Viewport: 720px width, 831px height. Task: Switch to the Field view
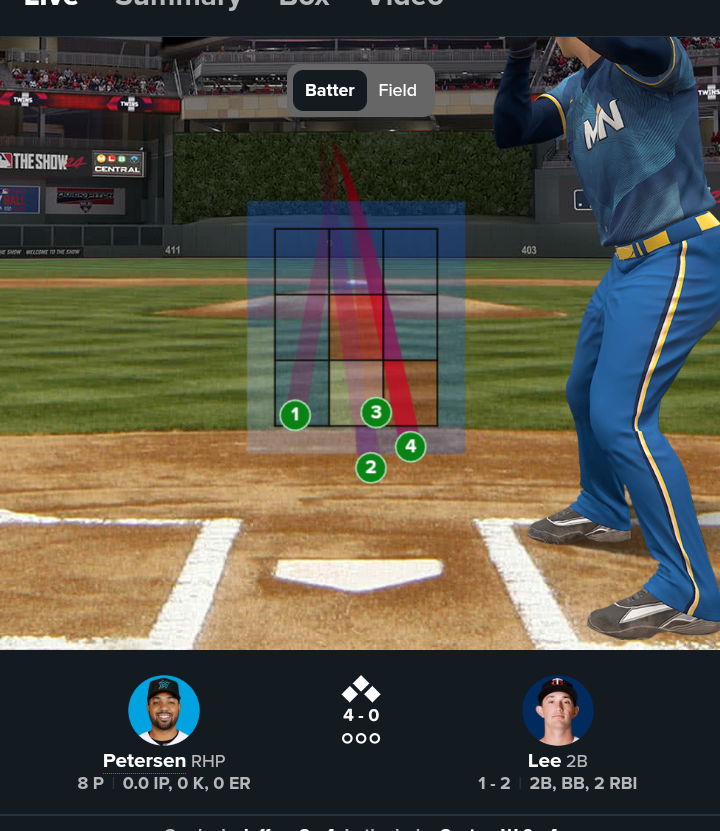(397, 90)
